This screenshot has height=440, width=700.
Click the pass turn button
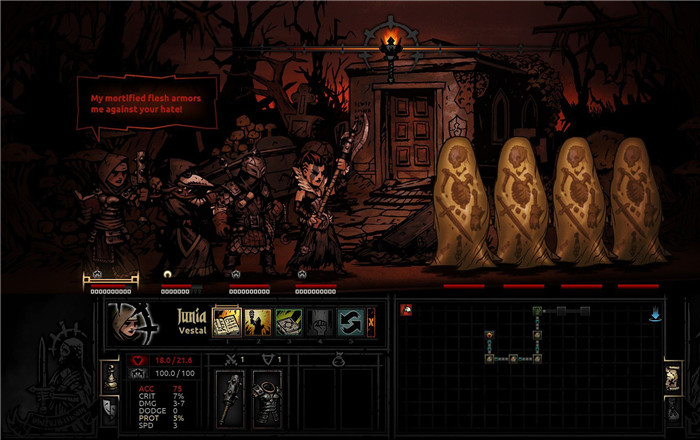tap(372, 321)
